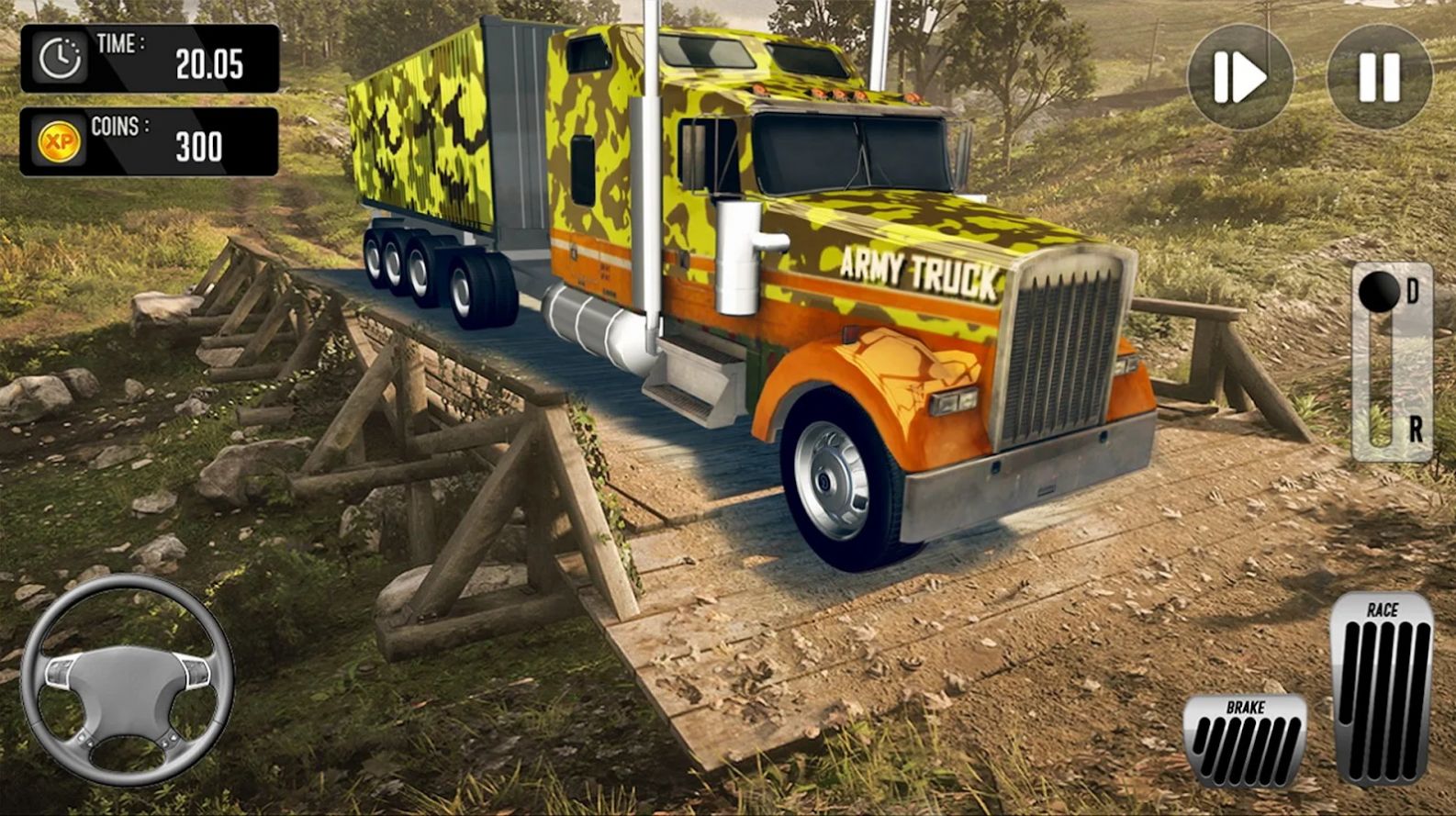This screenshot has height=816, width=1456.
Task: Open the TIME display panel
Action: click(x=151, y=57)
